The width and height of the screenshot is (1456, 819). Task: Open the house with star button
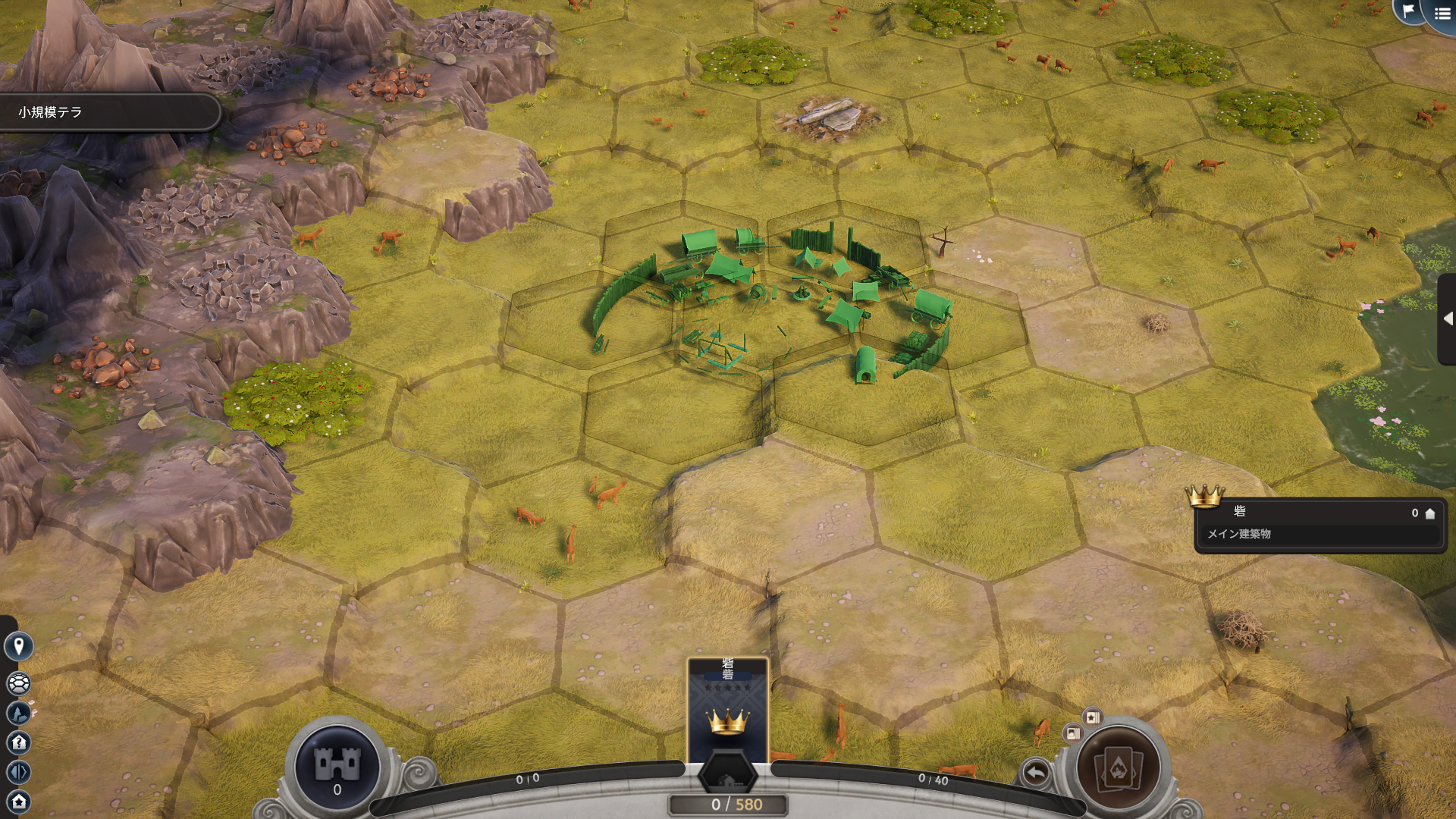click(x=19, y=801)
